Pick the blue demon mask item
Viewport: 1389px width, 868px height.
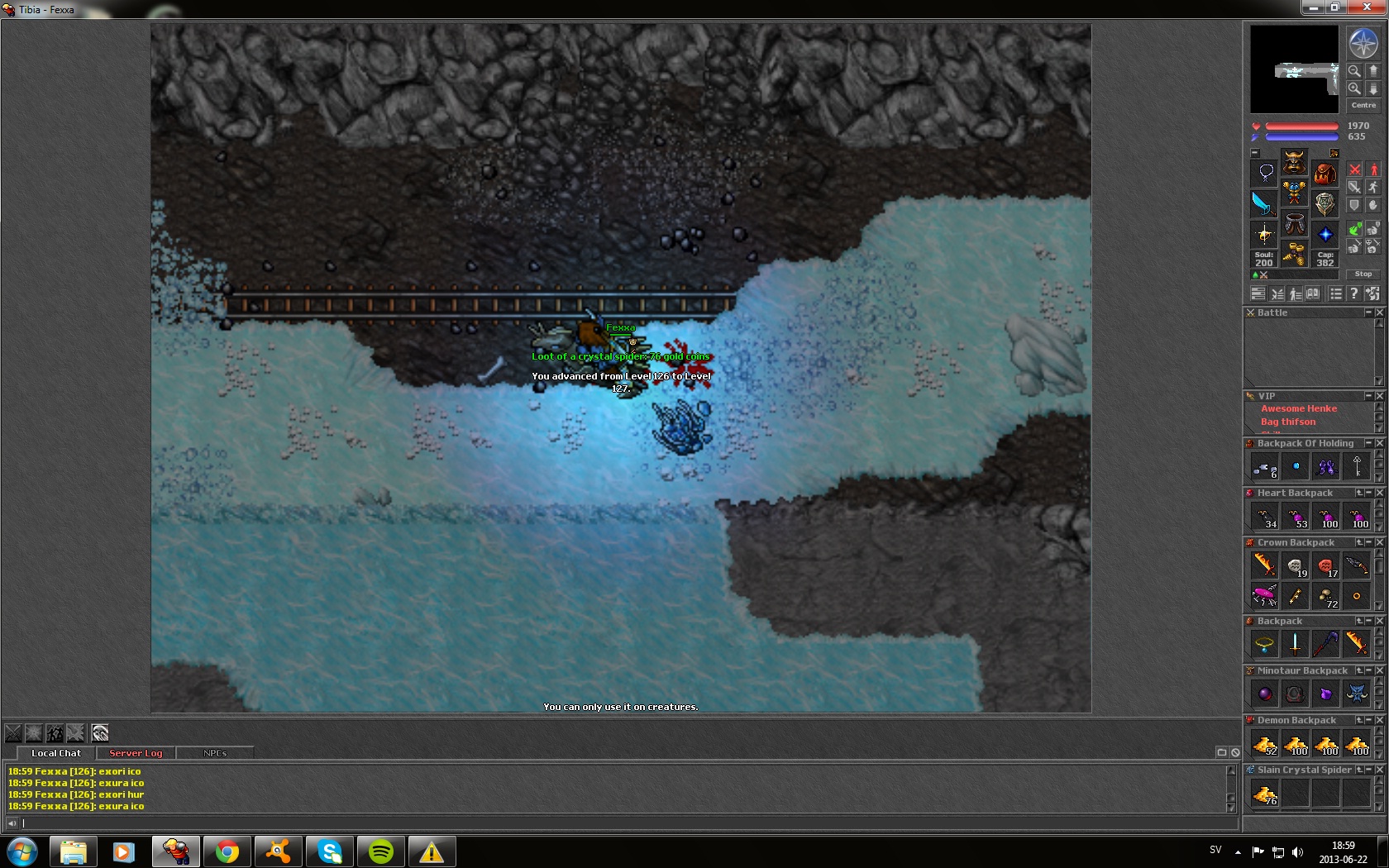click(x=1357, y=694)
